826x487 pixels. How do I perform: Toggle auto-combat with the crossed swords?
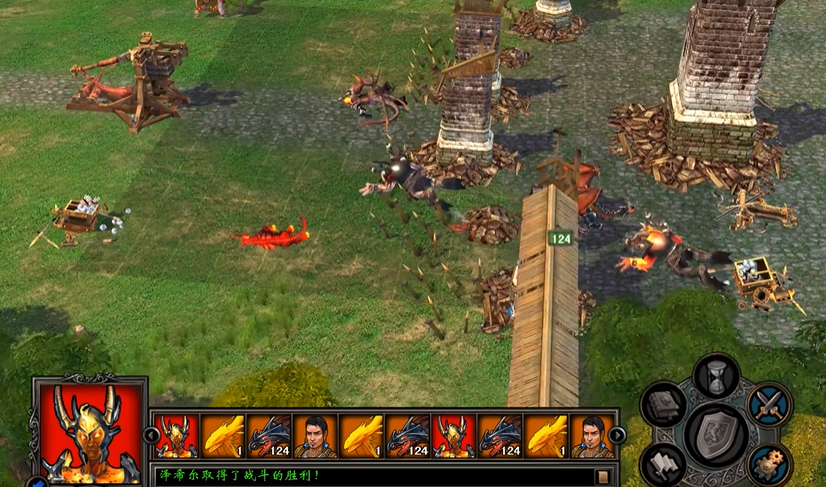pos(770,405)
